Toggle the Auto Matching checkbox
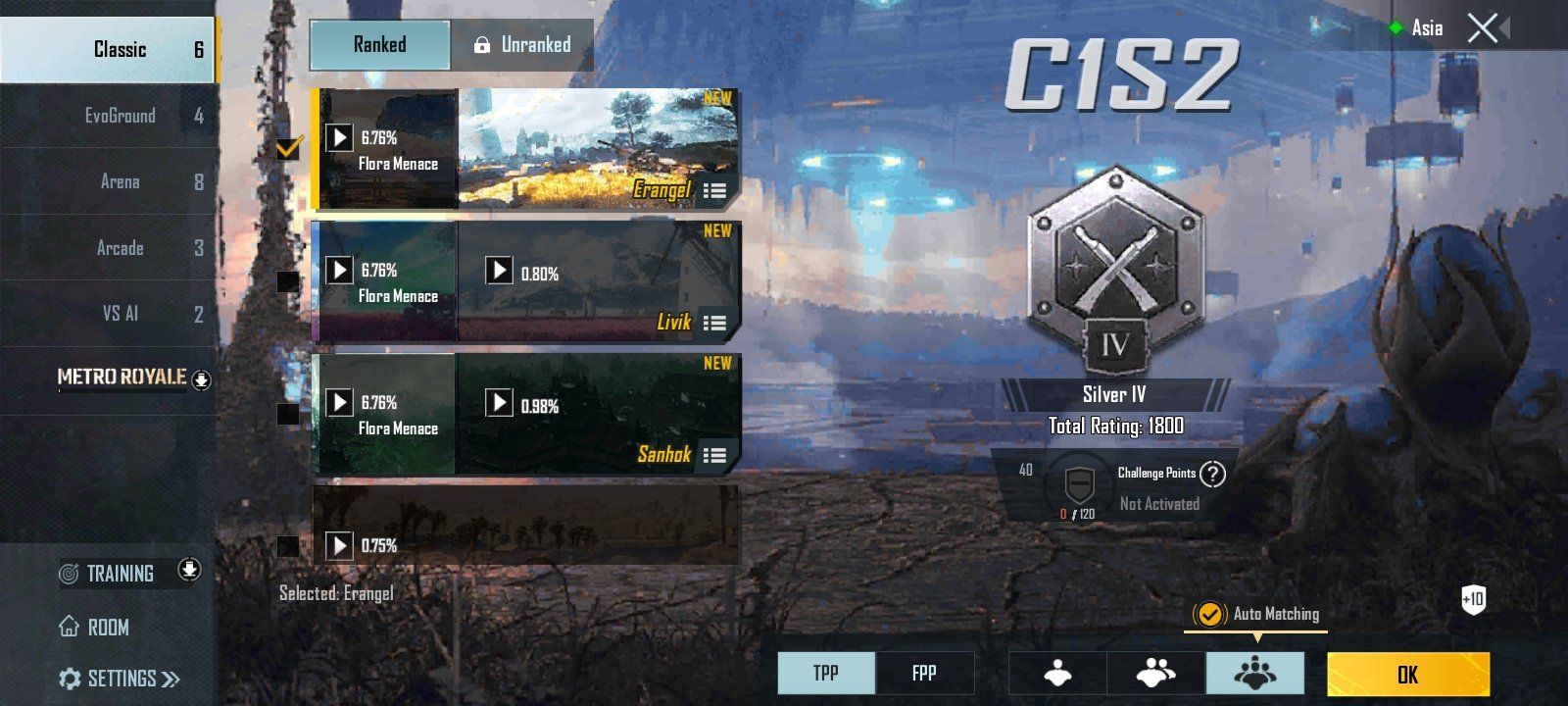 click(x=1209, y=615)
